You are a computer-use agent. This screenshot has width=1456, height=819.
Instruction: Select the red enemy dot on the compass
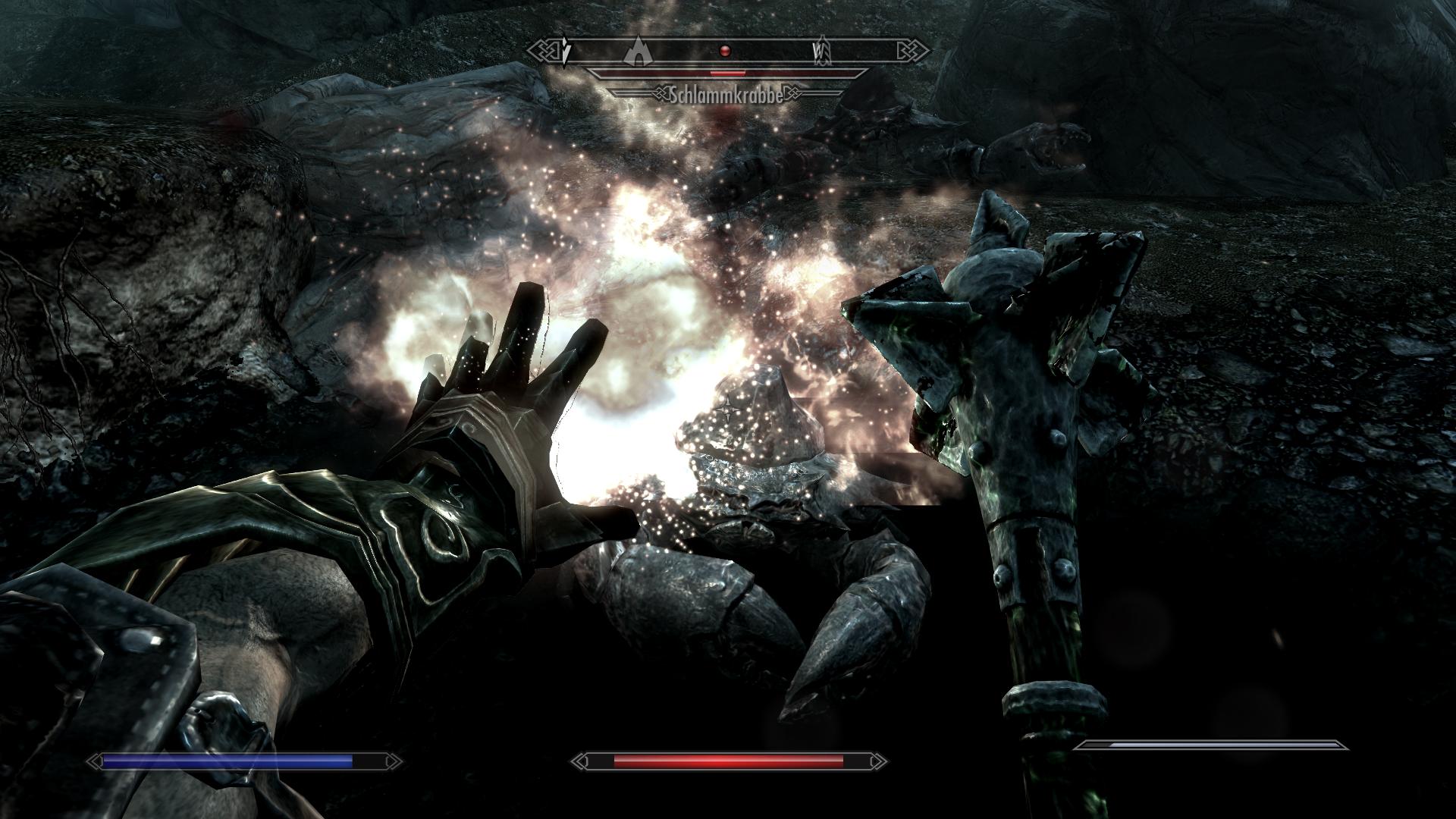coord(725,51)
